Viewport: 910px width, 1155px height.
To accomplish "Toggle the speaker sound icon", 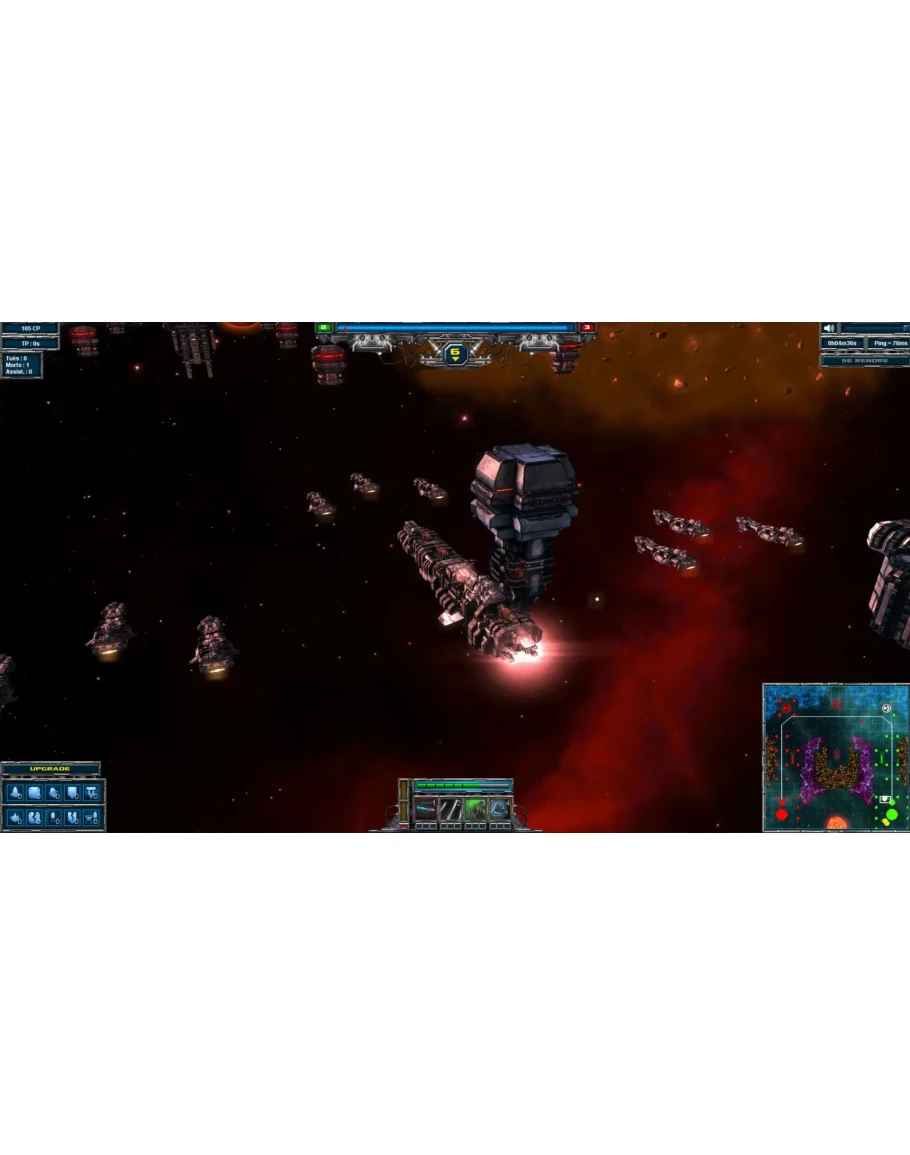I will pyautogui.click(x=829, y=328).
